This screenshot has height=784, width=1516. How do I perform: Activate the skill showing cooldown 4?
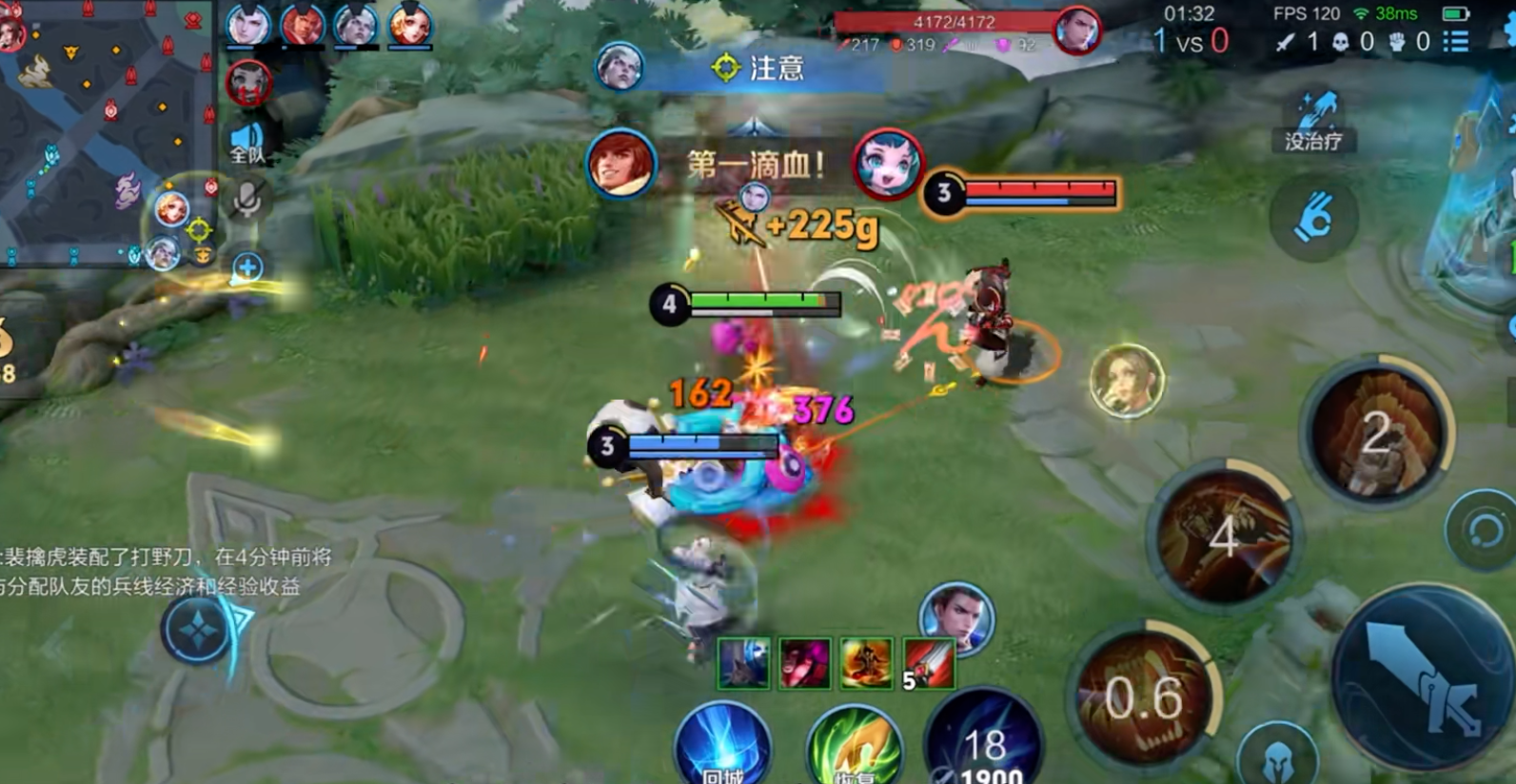pyautogui.click(x=1222, y=536)
